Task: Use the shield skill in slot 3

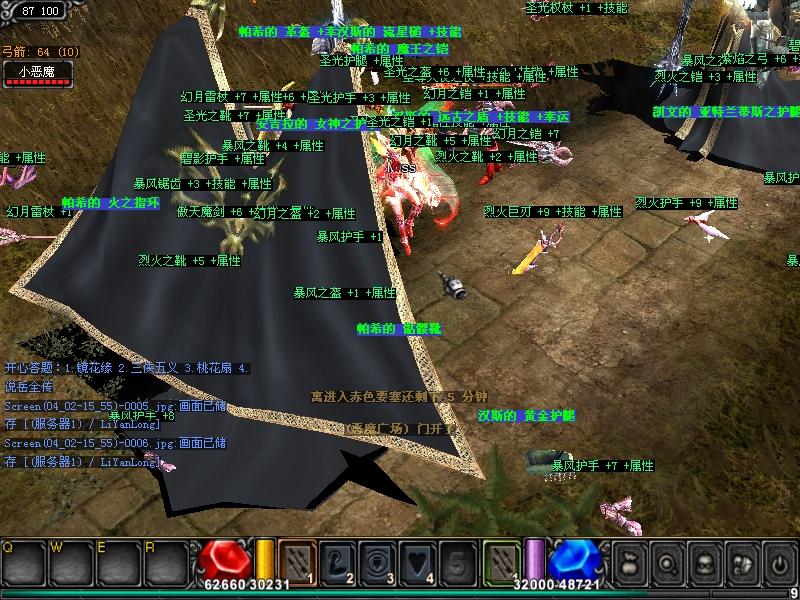Action: click(x=377, y=561)
